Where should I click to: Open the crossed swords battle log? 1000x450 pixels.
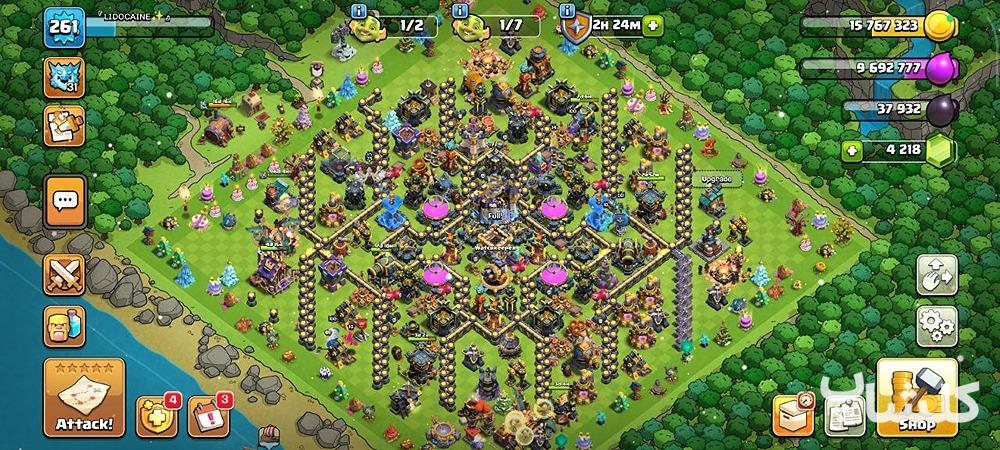(66, 274)
